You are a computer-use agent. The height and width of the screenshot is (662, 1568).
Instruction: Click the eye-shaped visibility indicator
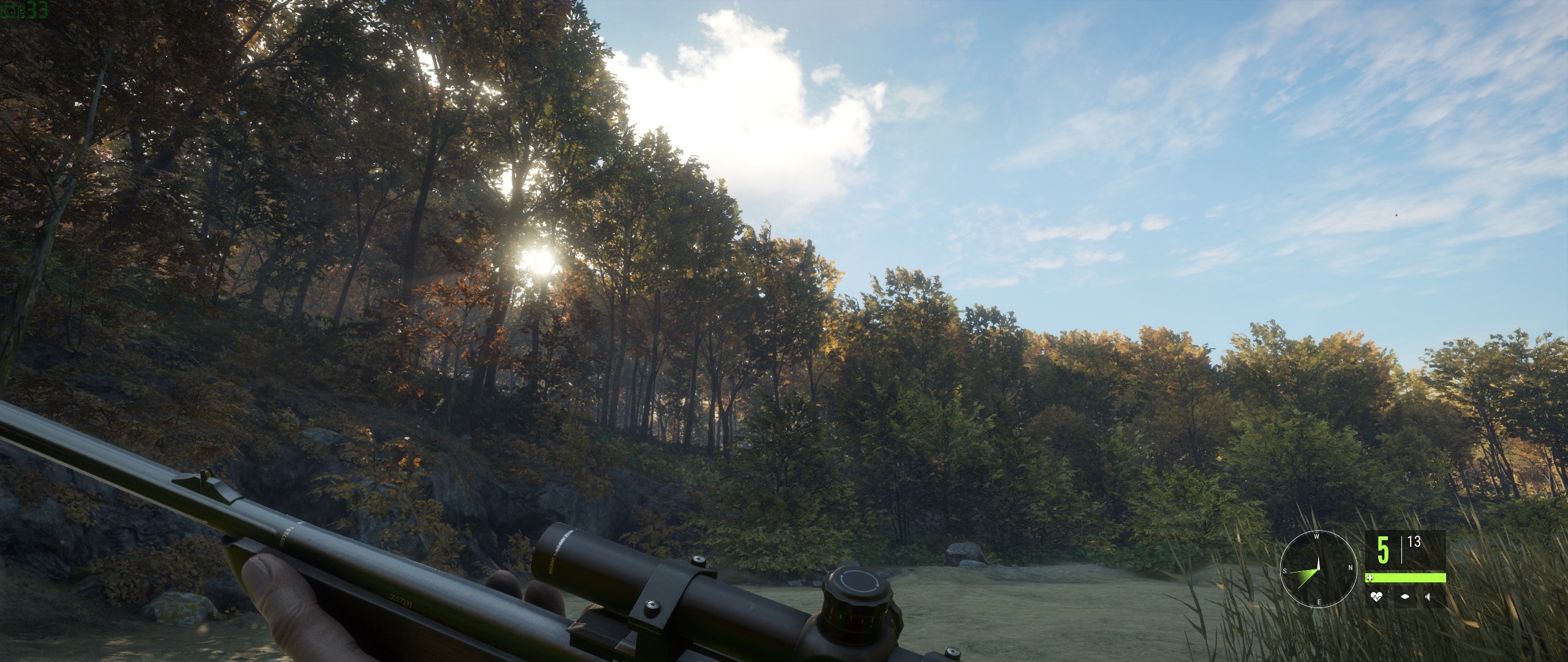coord(1406,598)
